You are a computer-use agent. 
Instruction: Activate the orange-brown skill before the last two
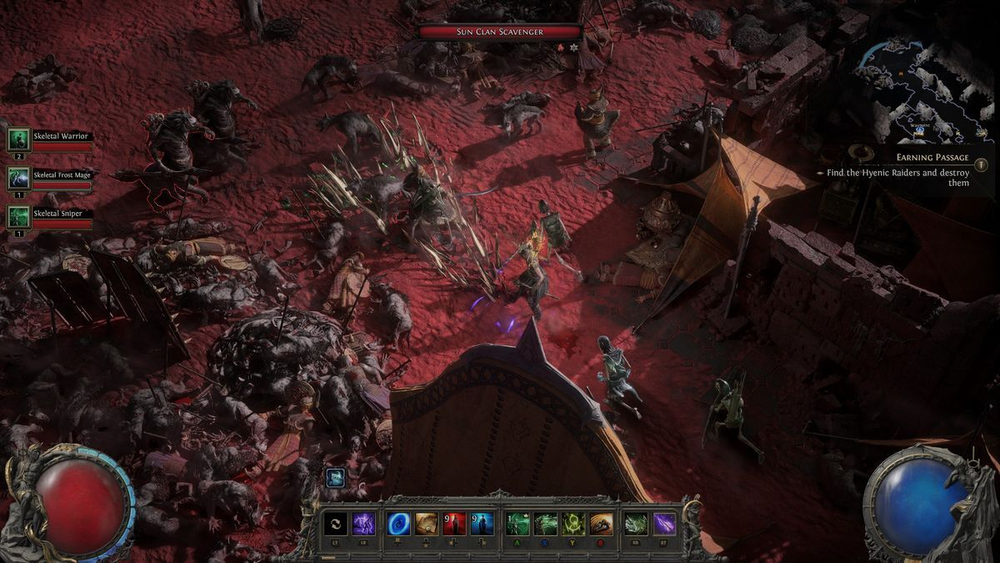[602, 523]
